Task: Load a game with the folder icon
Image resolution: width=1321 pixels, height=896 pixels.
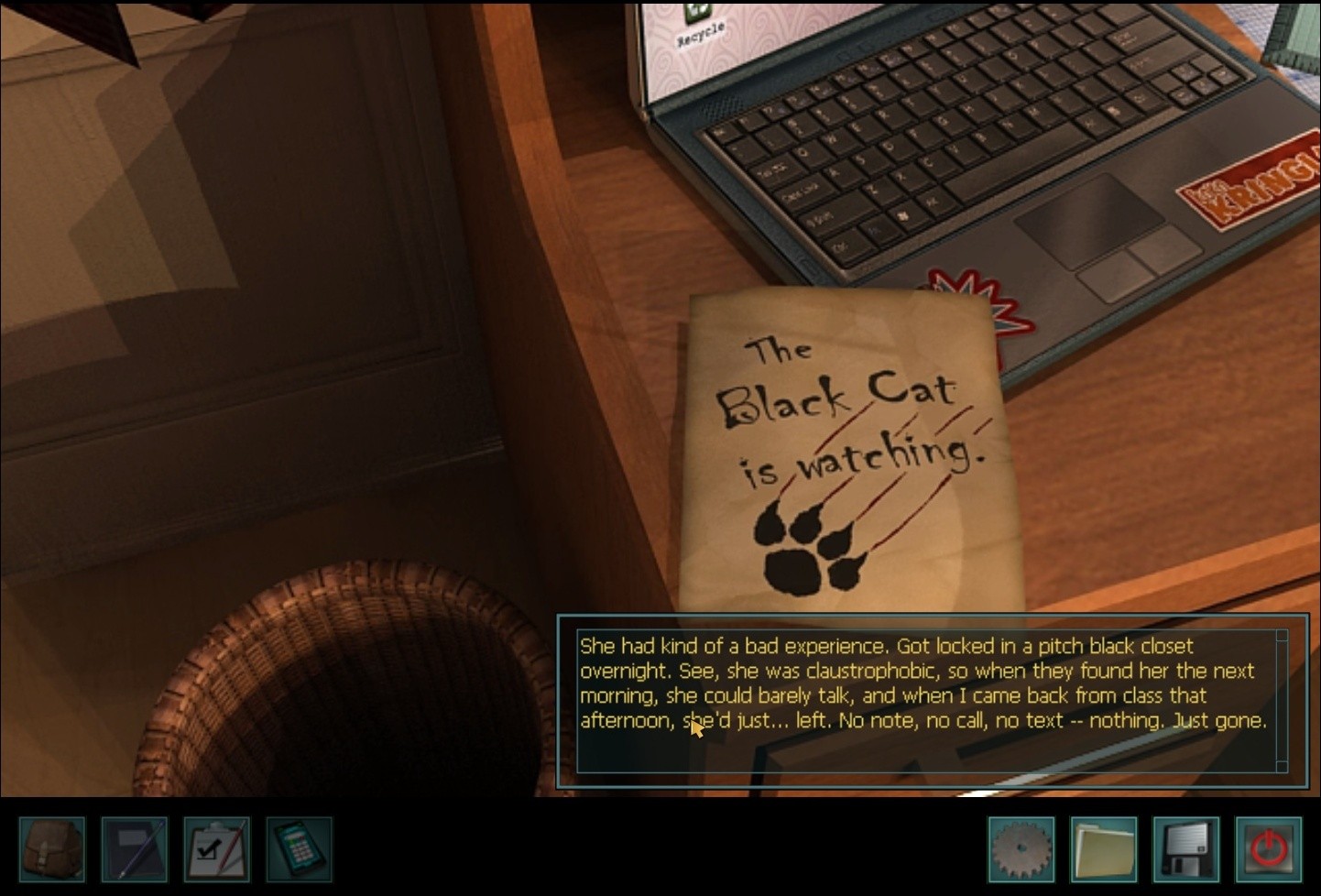Action: pyautogui.click(x=1104, y=849)
